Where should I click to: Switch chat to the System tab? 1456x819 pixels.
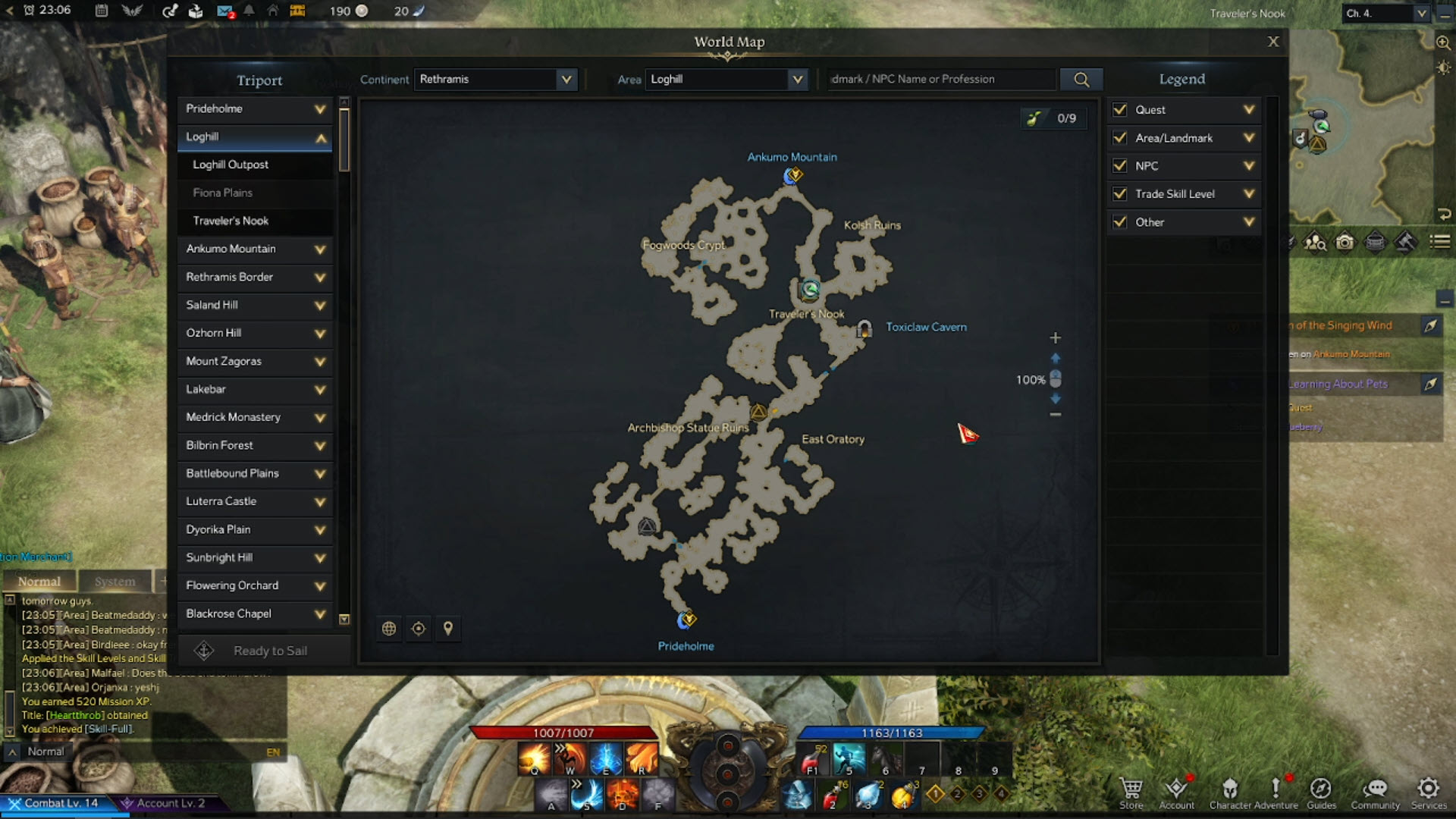click(x=115, y=582)
